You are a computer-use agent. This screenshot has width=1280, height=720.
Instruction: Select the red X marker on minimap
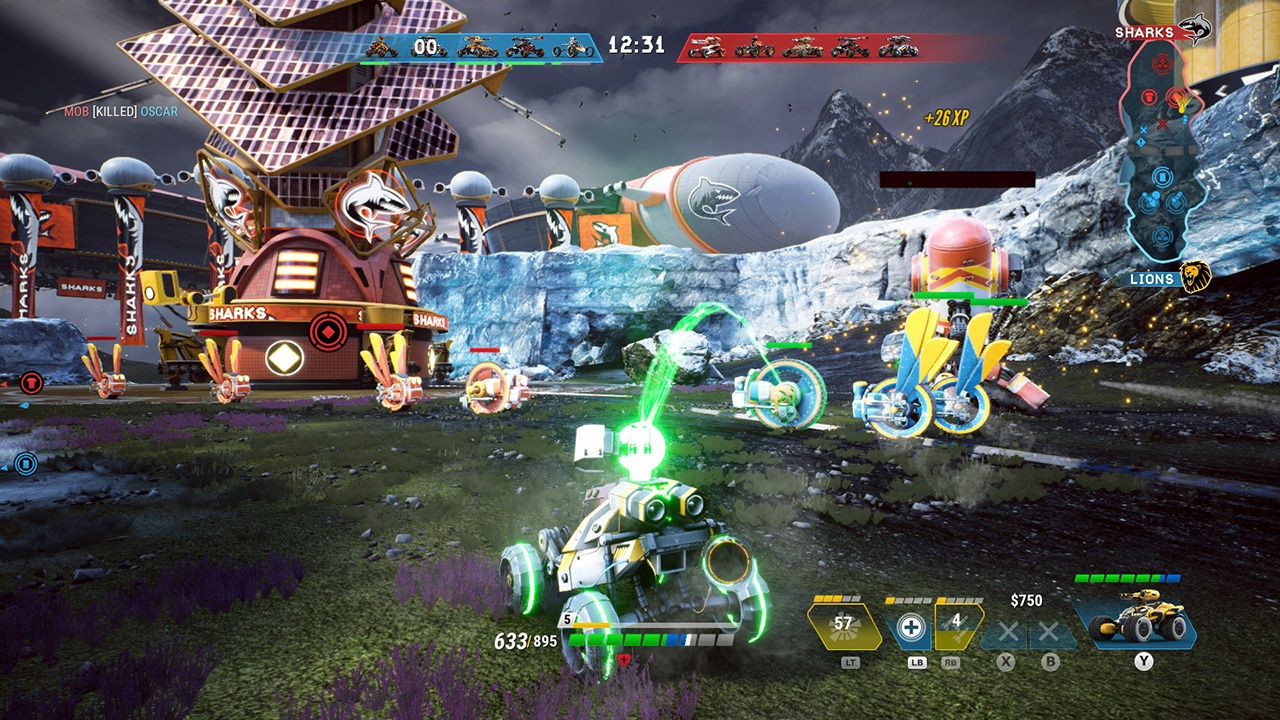1163,125
